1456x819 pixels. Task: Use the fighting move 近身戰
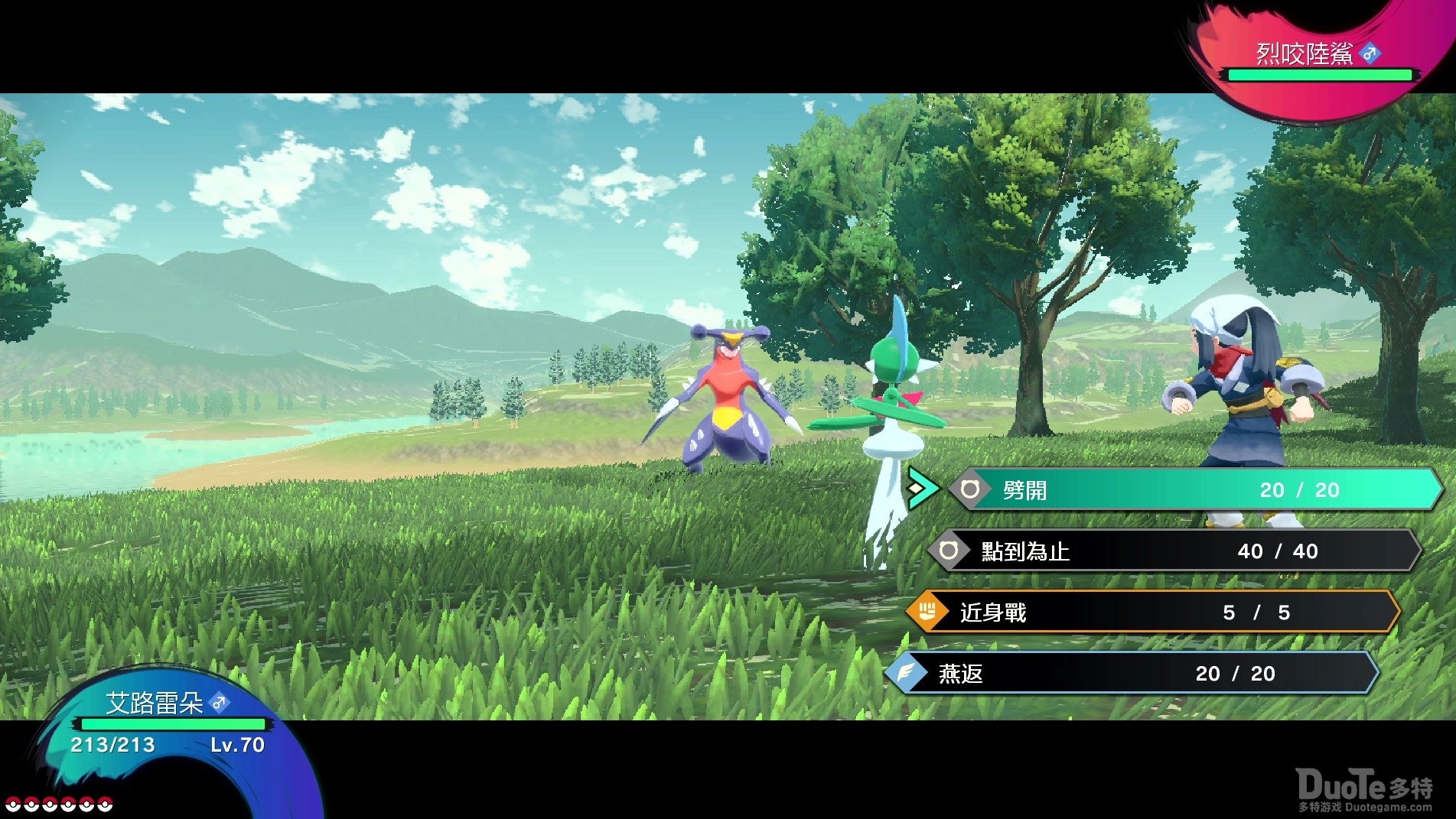click(1151, 612)
